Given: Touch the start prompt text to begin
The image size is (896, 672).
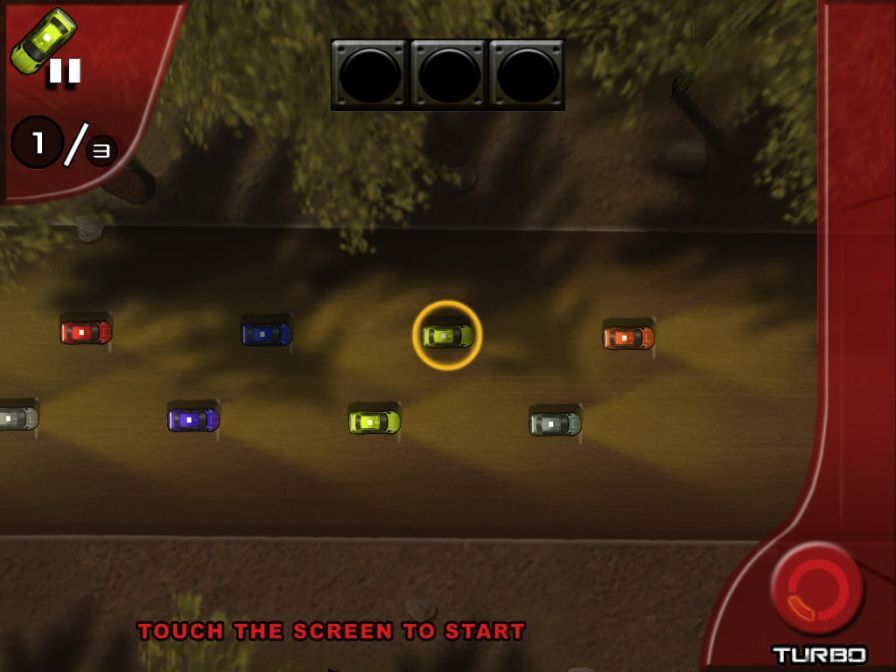Looking at the screenshot, I should pyautogui.click(x=331, y=631).
